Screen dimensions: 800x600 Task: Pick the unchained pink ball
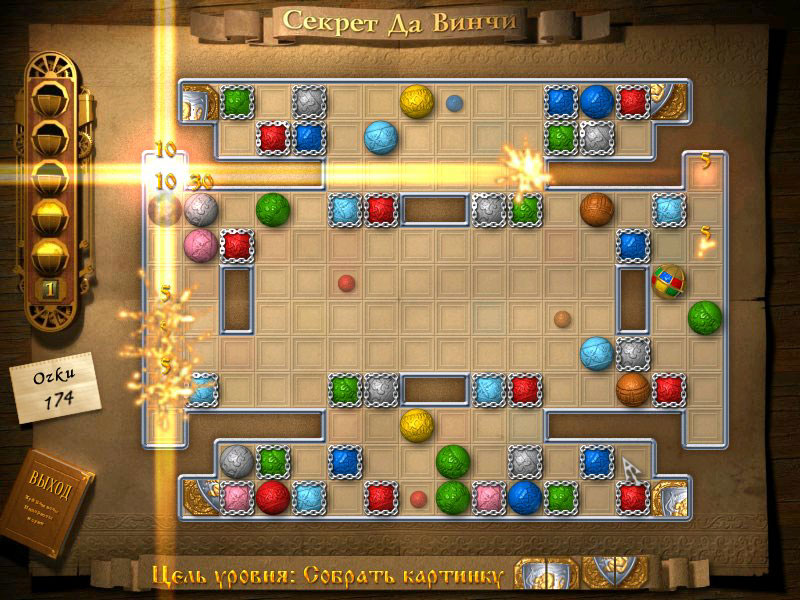pyautogui.click(x=200, y=244)
